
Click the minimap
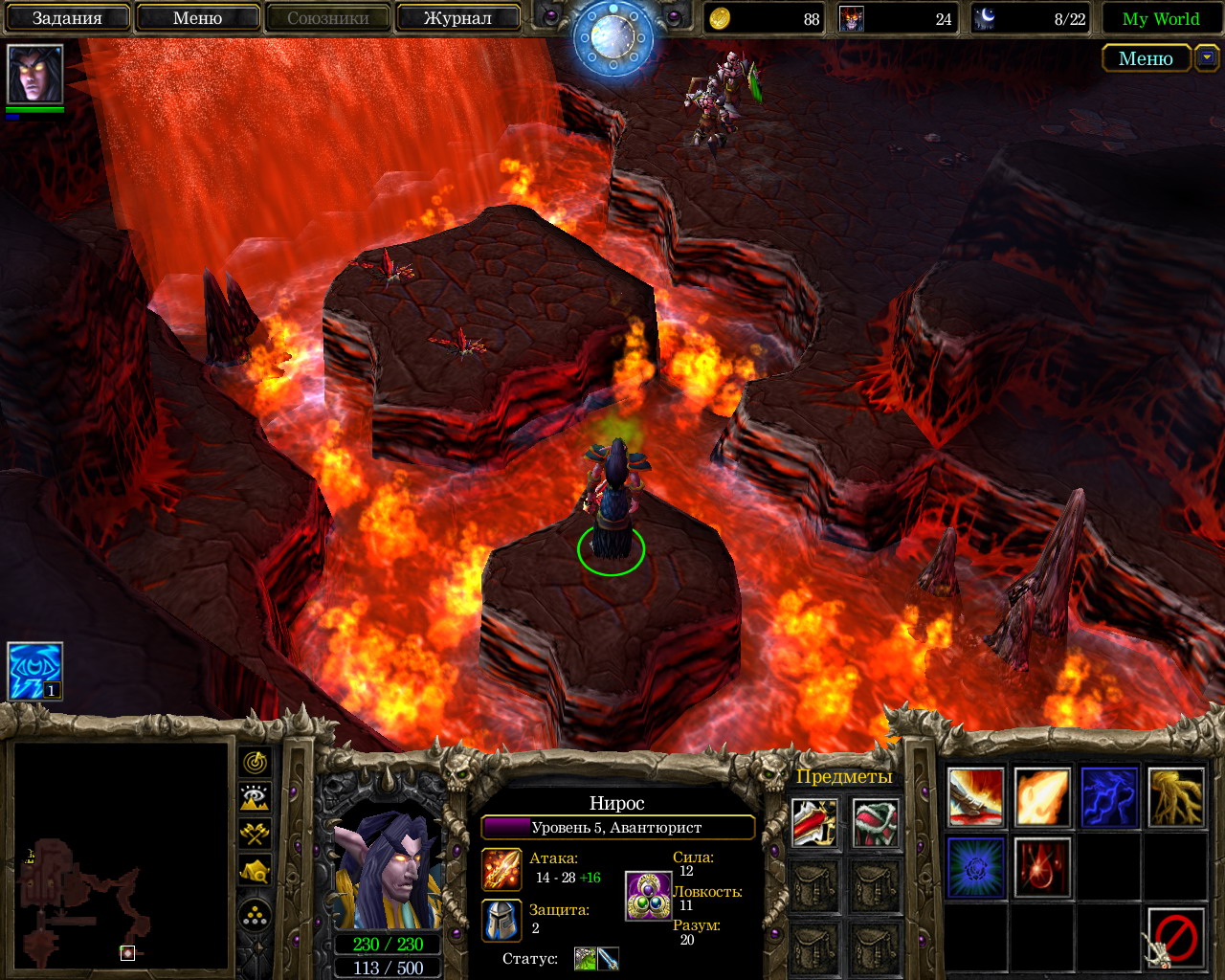pyautogui.click(x=121, y=857)
